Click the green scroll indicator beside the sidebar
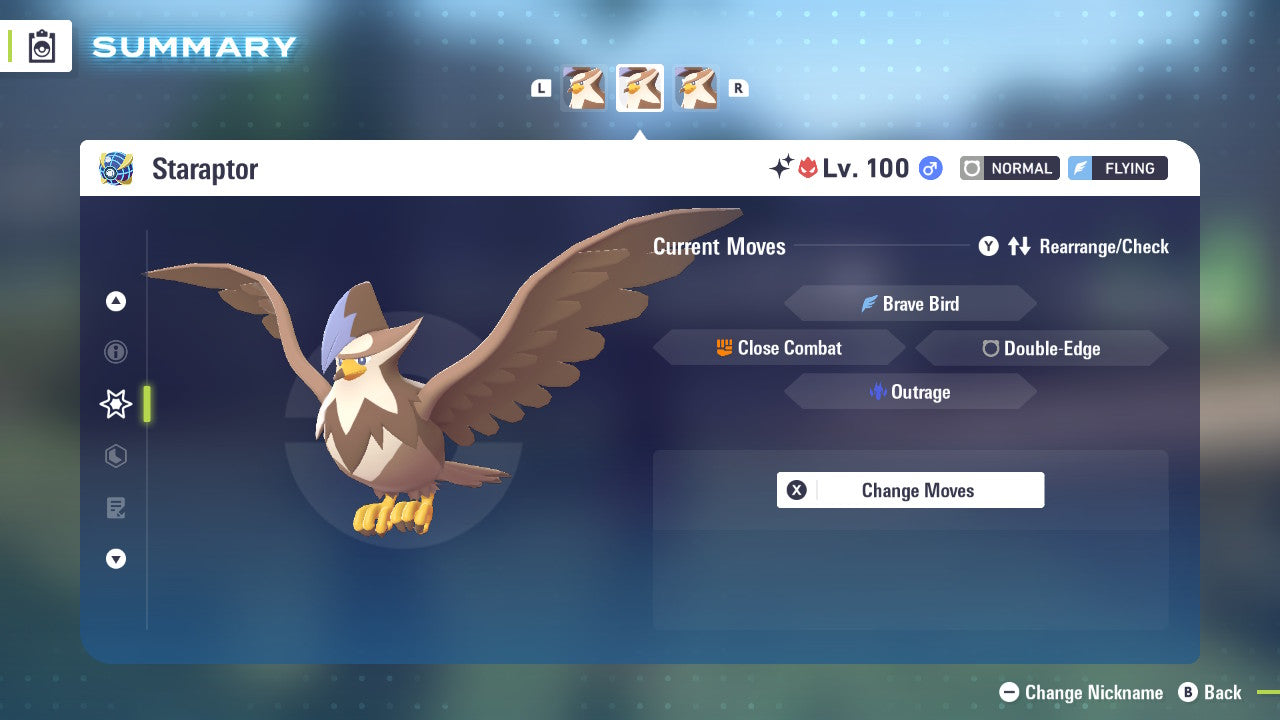Viewport: 1280px width, 720px height. pos(147,404)
